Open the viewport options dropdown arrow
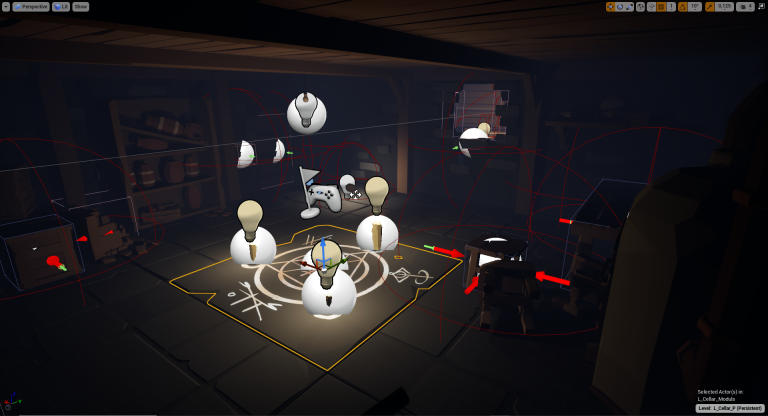 click(x=5, y=6)
